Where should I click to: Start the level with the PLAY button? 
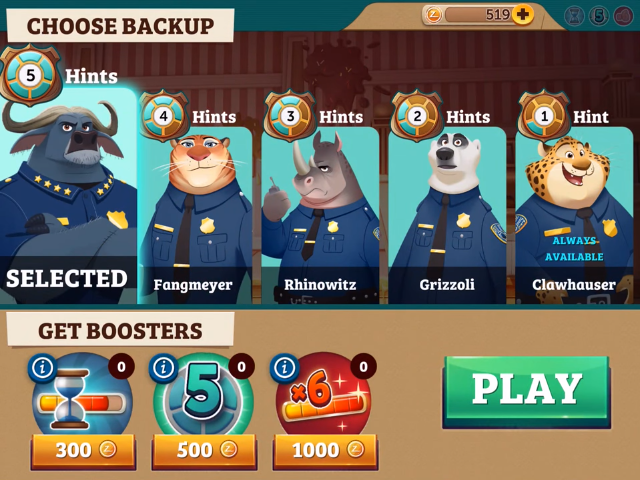pyautogui.click(x=526, y=390)
